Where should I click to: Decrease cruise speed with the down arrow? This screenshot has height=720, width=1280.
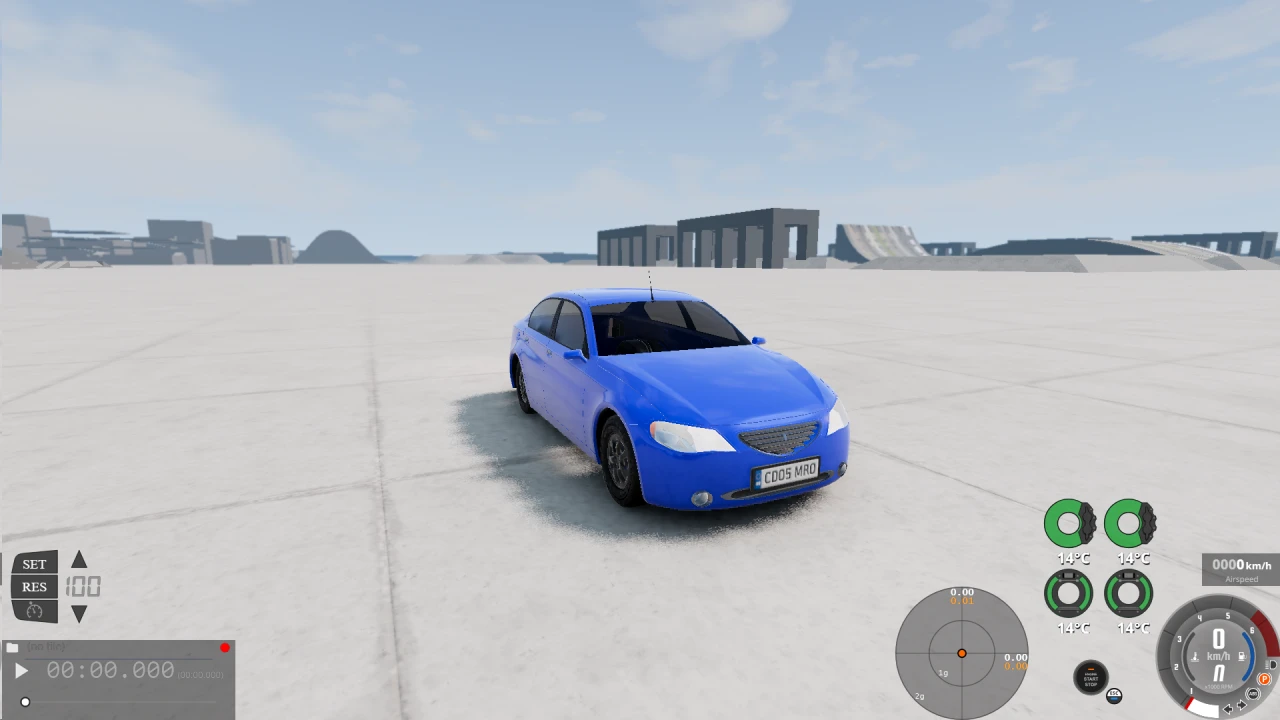tap(78, 613)
